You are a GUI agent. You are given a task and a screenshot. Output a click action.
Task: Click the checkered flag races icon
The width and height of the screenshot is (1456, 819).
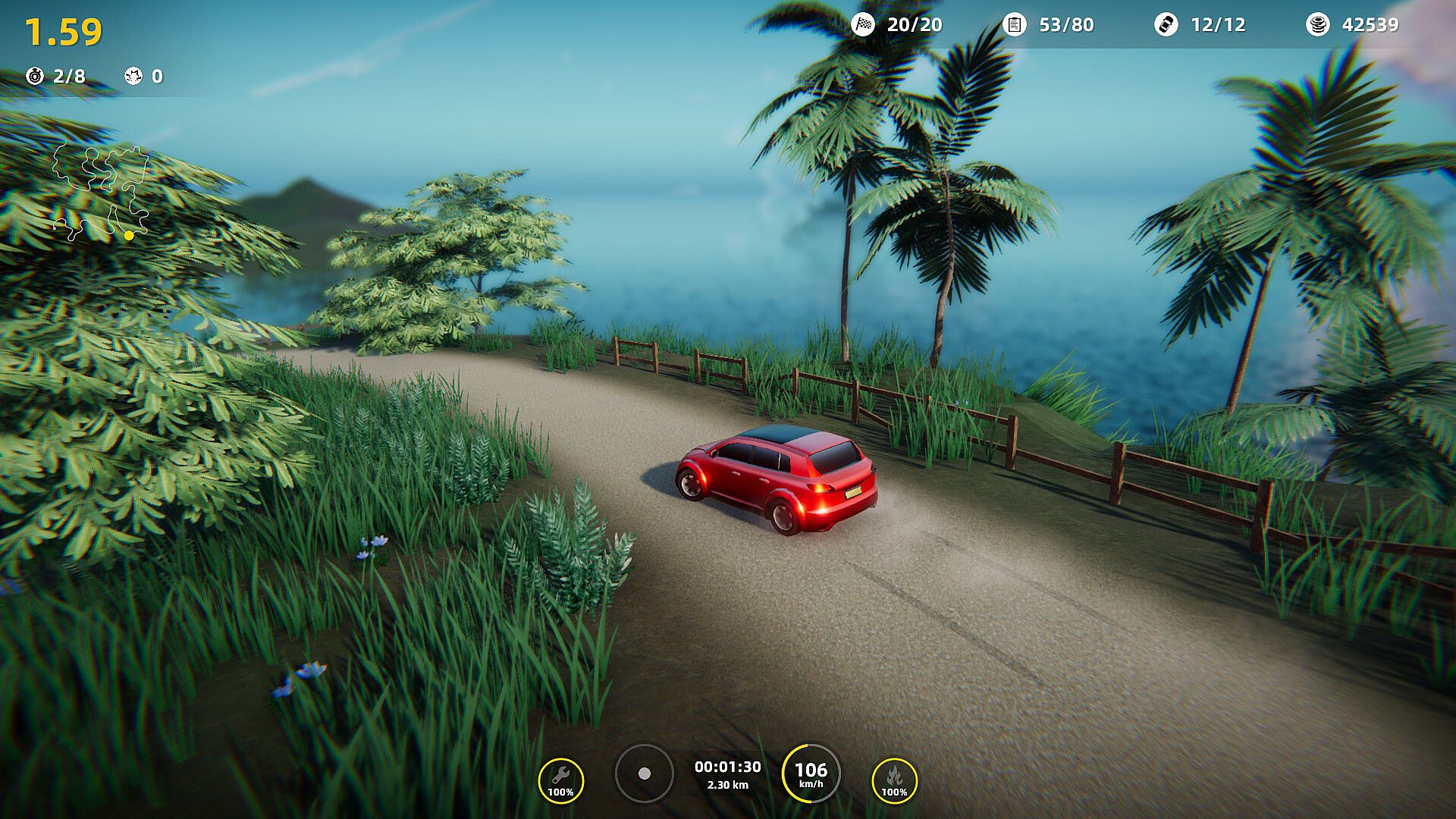click(863, 25)
